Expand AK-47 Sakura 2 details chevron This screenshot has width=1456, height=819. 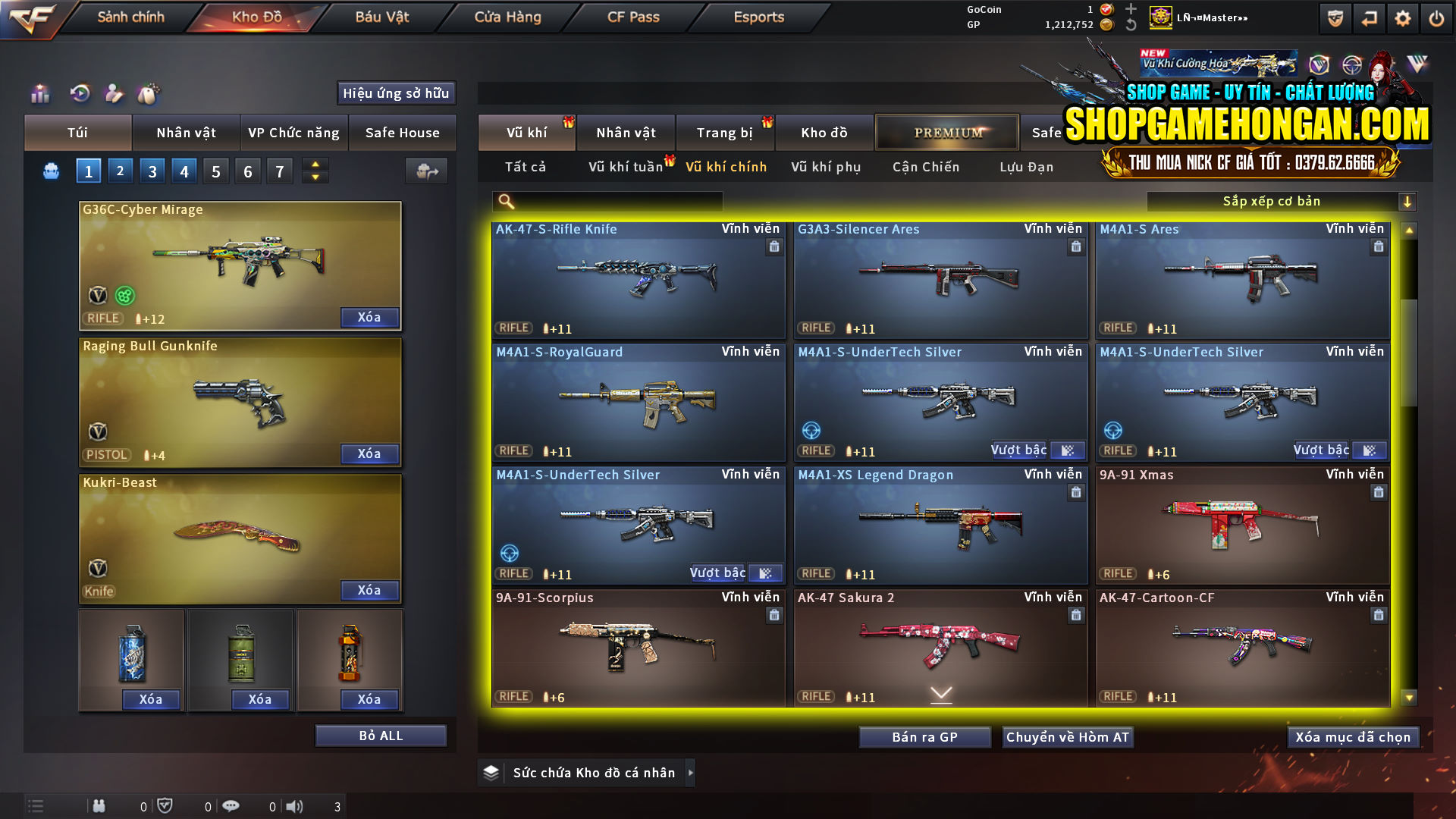tap(940, 693)
